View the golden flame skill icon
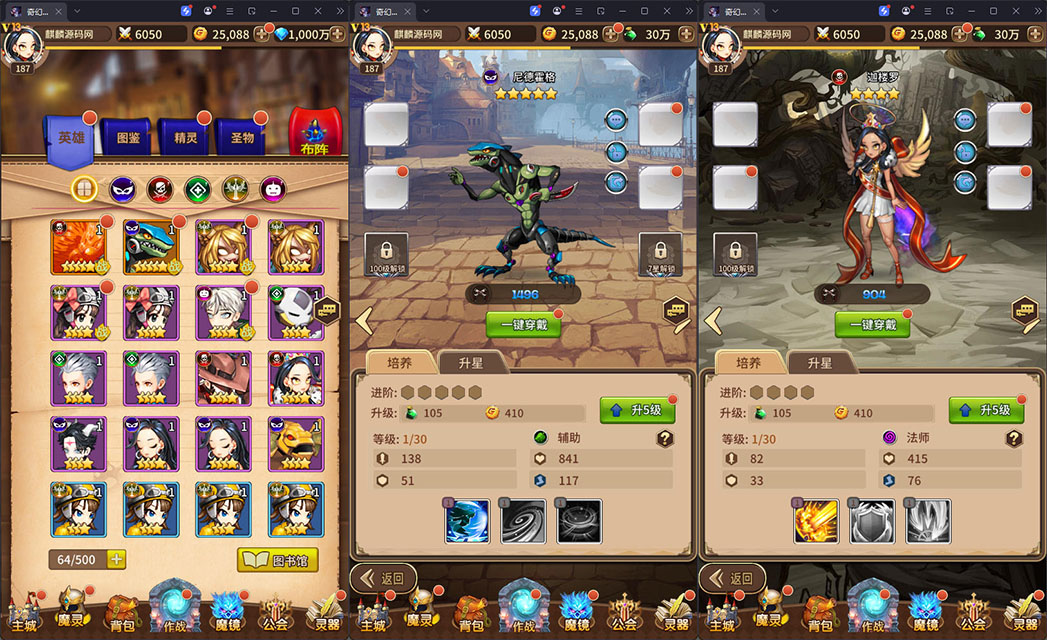 pos(816,521)
